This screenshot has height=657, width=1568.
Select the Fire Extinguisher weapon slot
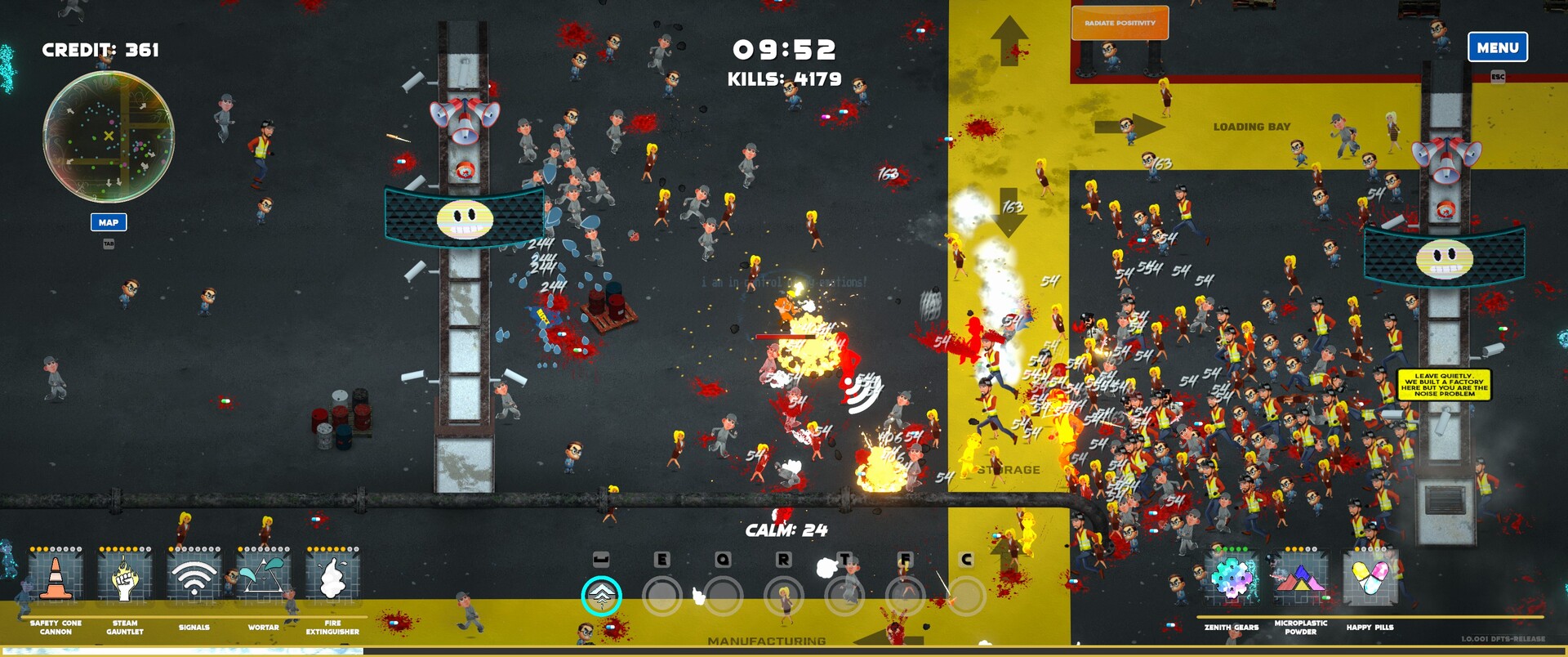pos(332,578)
